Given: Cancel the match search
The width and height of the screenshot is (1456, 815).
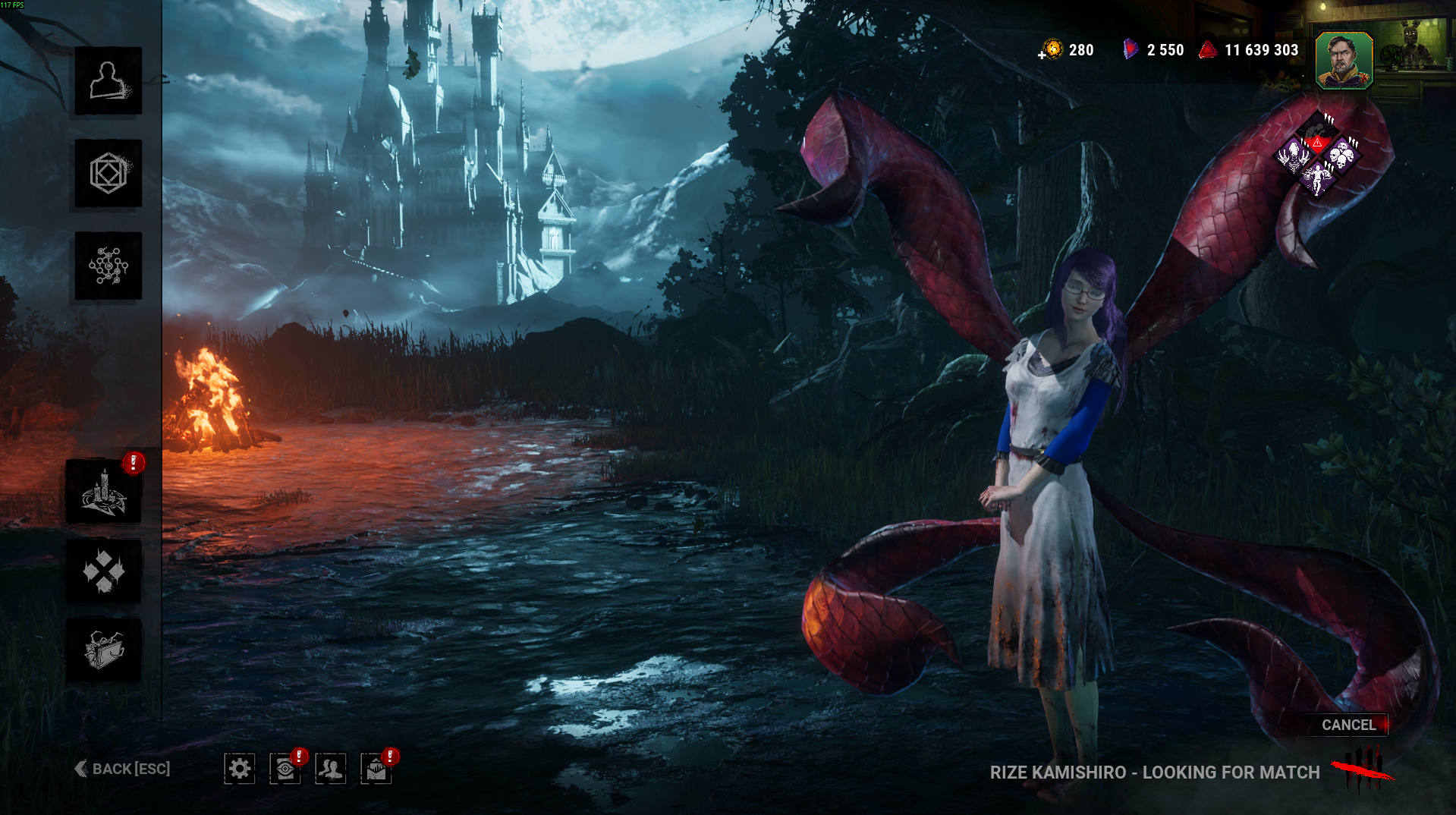Looking at the screenshot, I should pyautogui.click(x=1348, y=725).
